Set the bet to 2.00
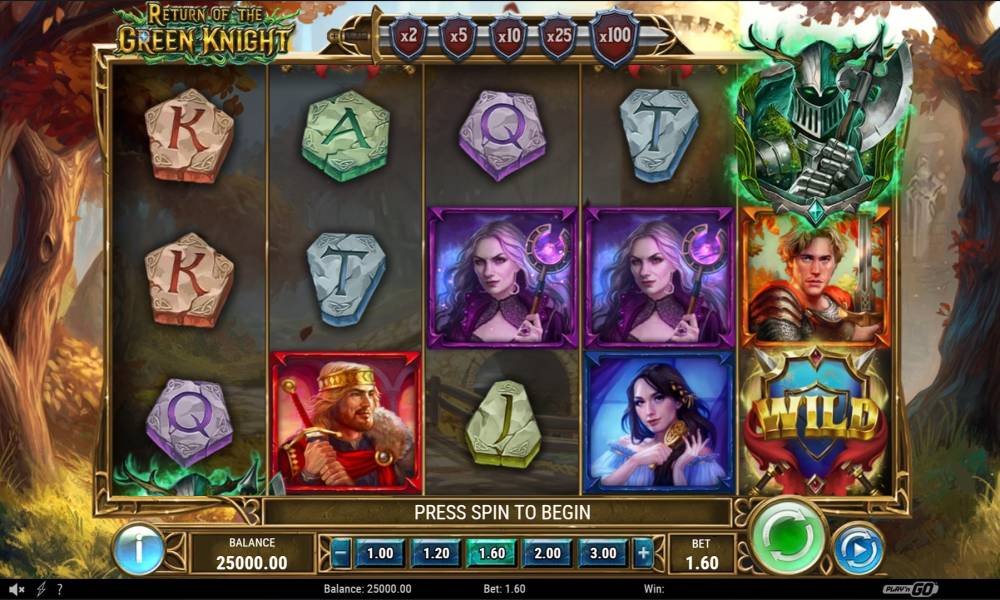The width and height of the screenshot is (1000, 600). click(x=548, y=553)
